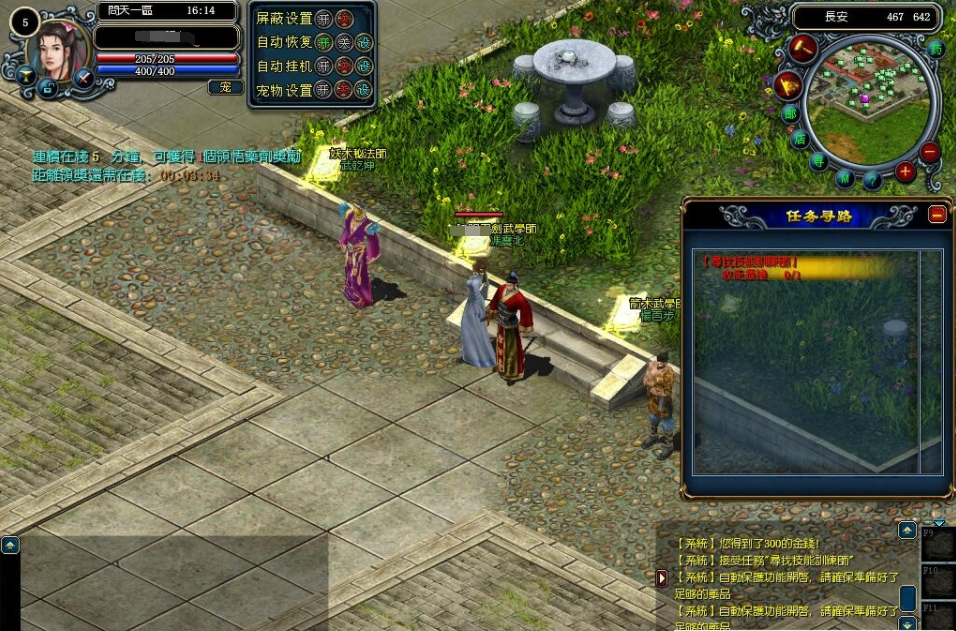The width and height of the screenshot is (956, 631).
Task: Click the 寻 pathfinding button under minimap
Action: coord(818,162)
